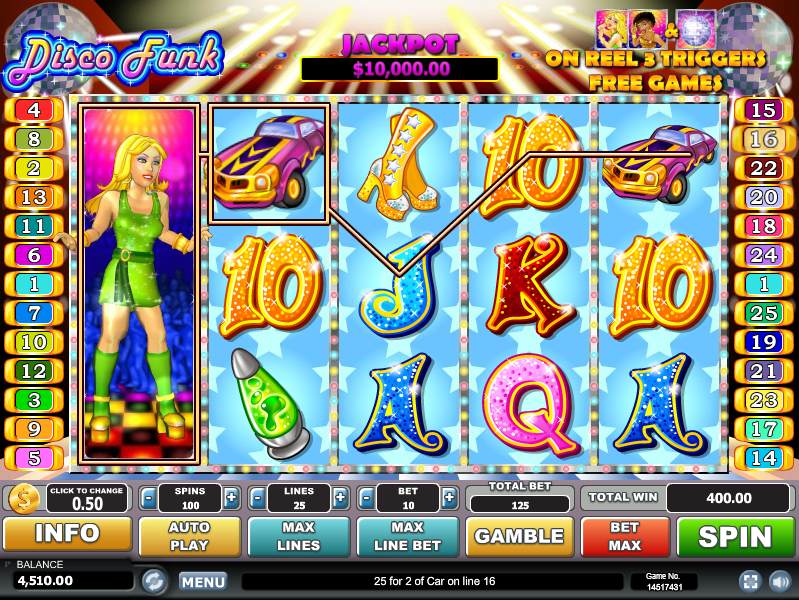Select Max Lines
The image size is (799, 600).
click(x=298, y=536)
